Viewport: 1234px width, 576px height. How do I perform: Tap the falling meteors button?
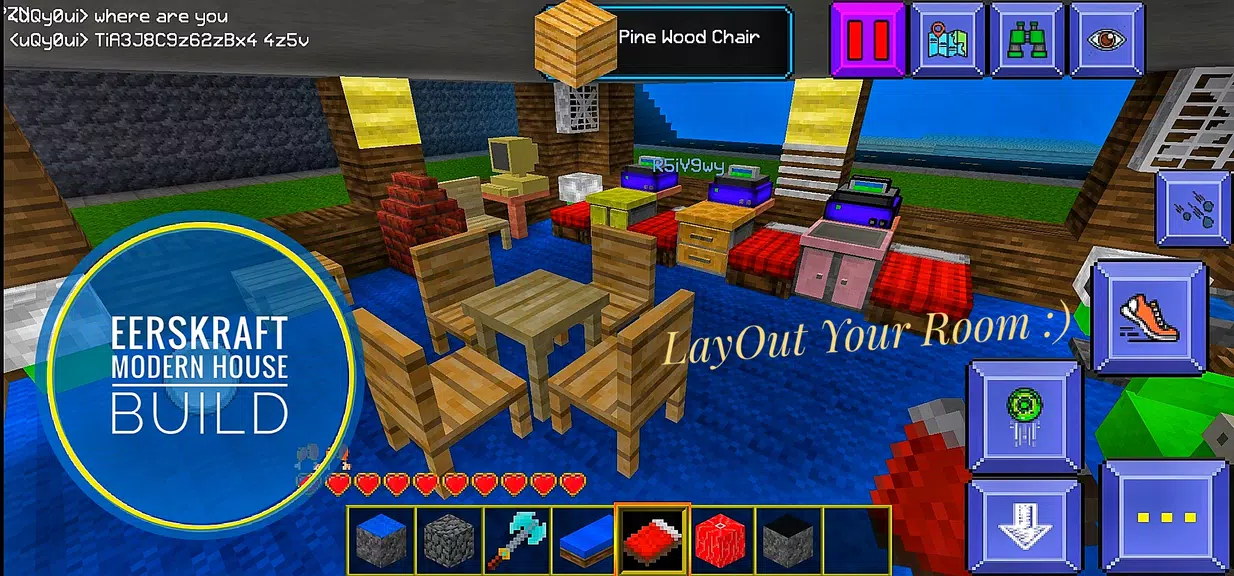(x=1193, y=208)
